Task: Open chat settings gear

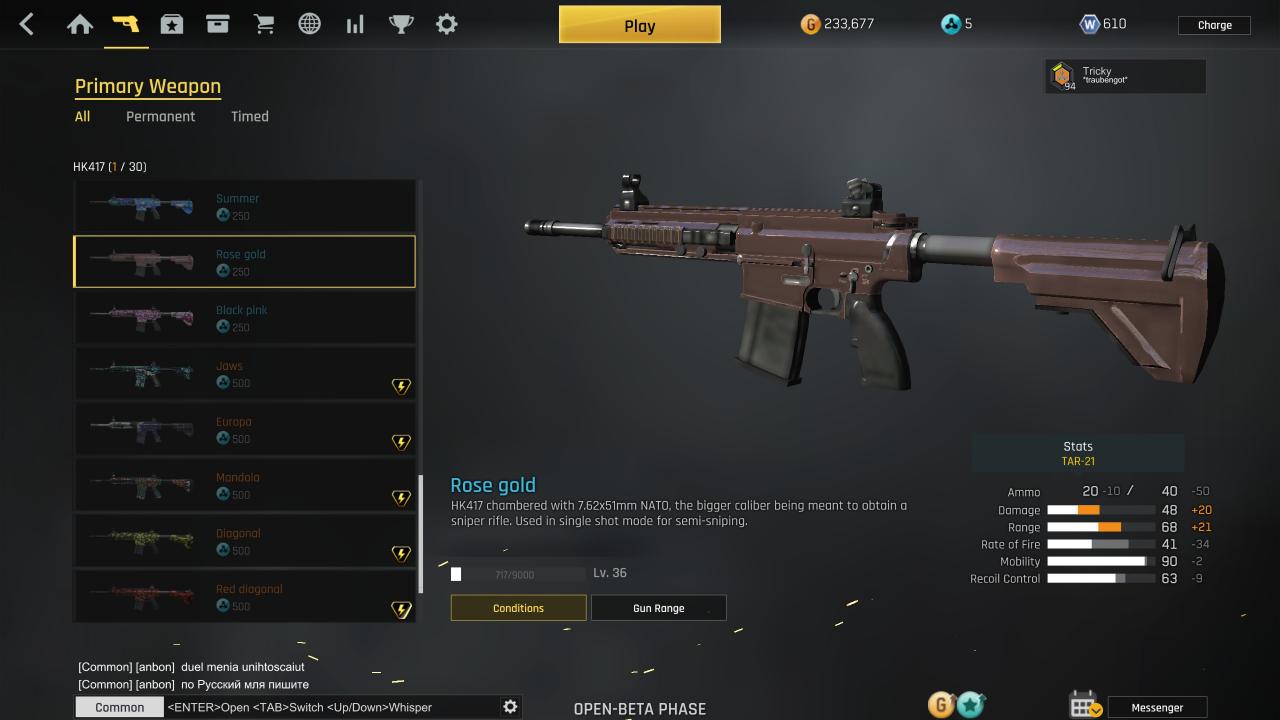Action: point(510,707)
